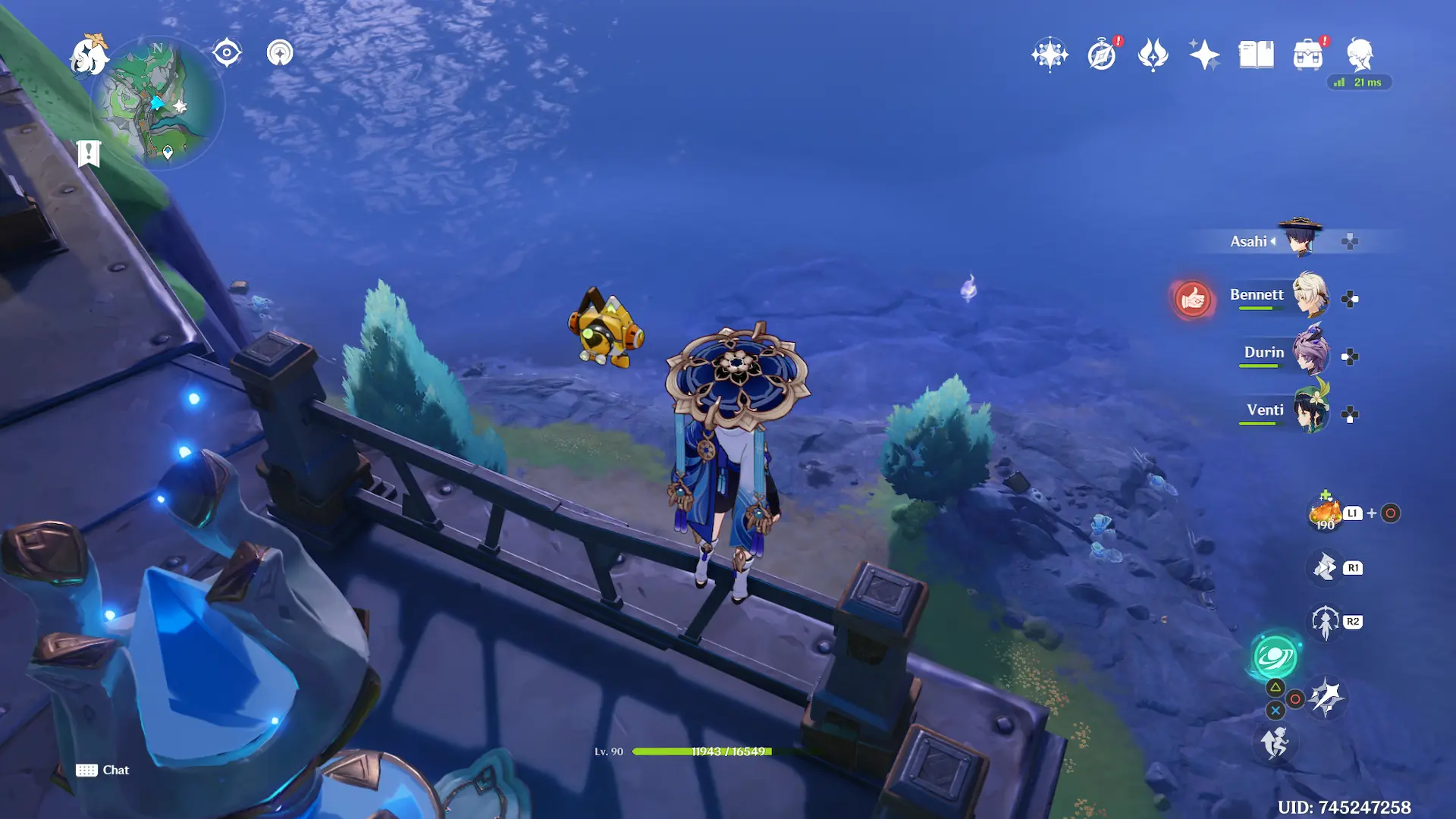Image resolution: width=1456 pixels, height=819 pixels.
Task: Open the Inventory backpack icon
Action: pyautogui.click(x=1307, y=55)
